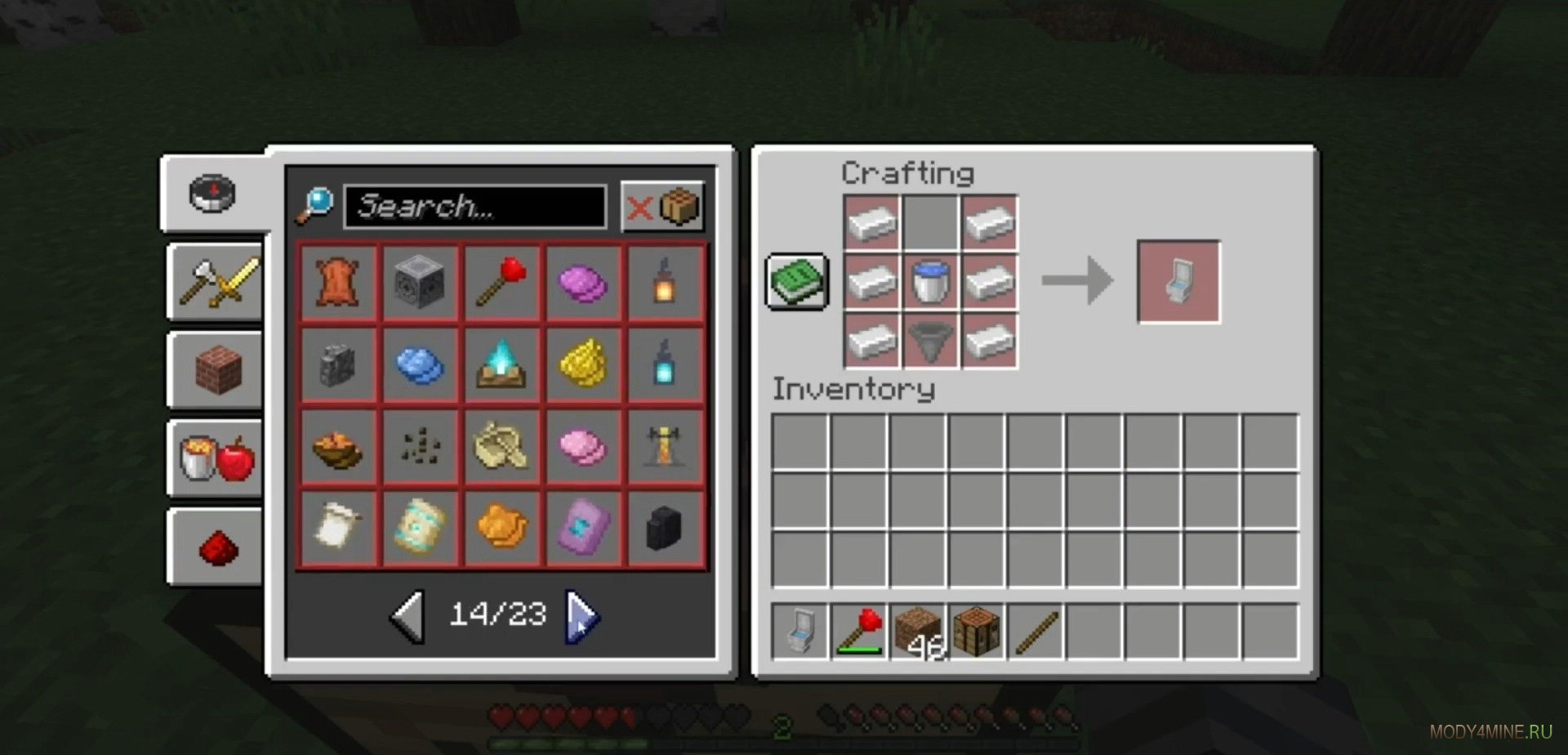Take the toilet from the crafting output
Viewport: 1568px width, 755px height.
[x=1178, y=282]
